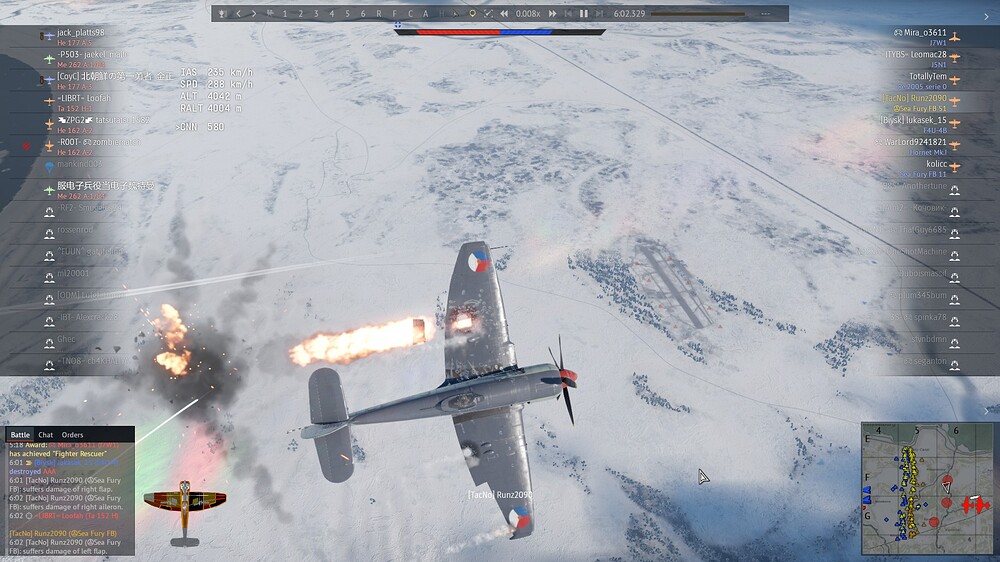Screen dimensions: 1000x562
Task: Open the Chat tab
Action: click(x=46, y=435)
